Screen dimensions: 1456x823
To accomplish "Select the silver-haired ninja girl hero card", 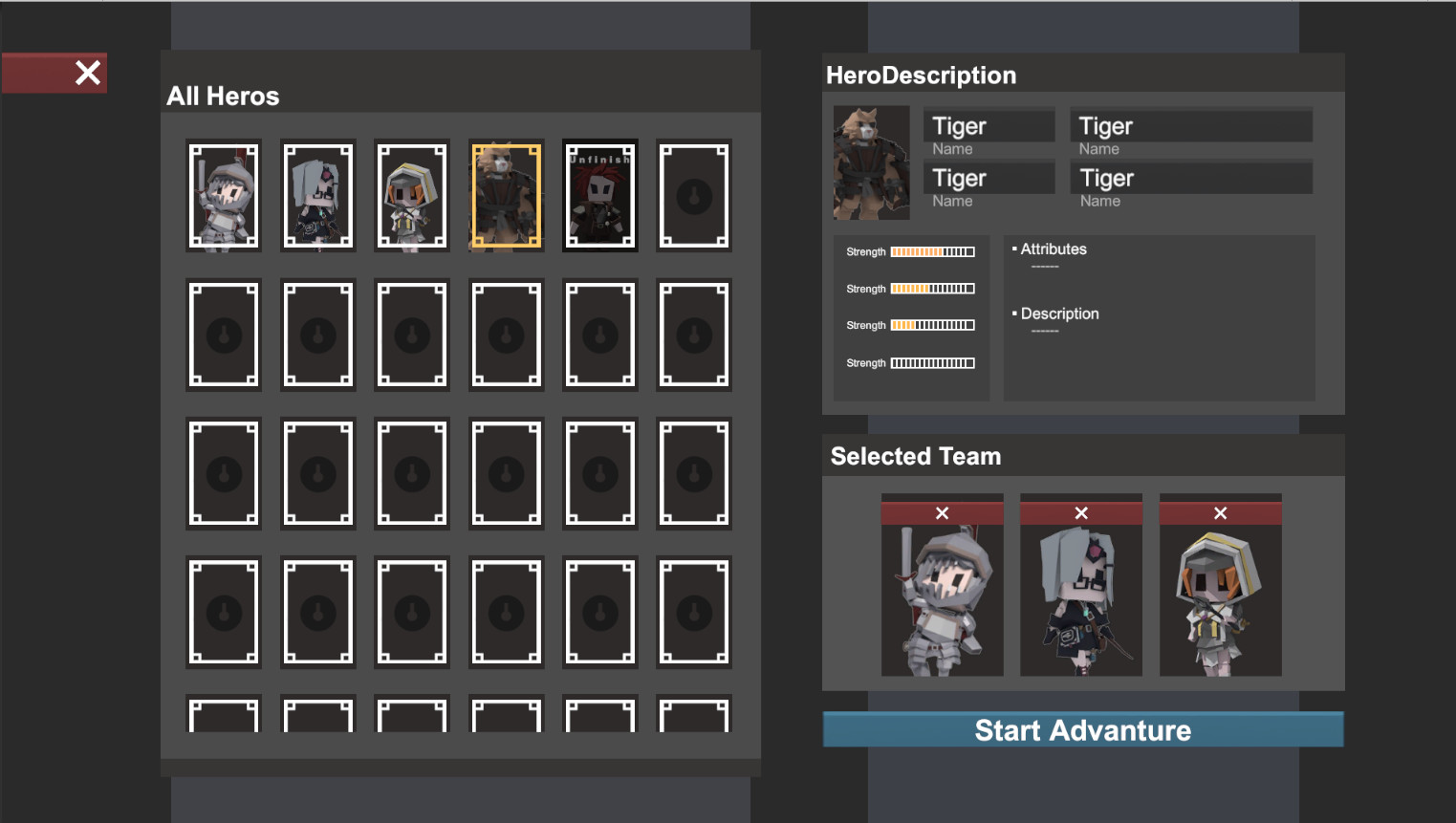I will coord(317,195).
